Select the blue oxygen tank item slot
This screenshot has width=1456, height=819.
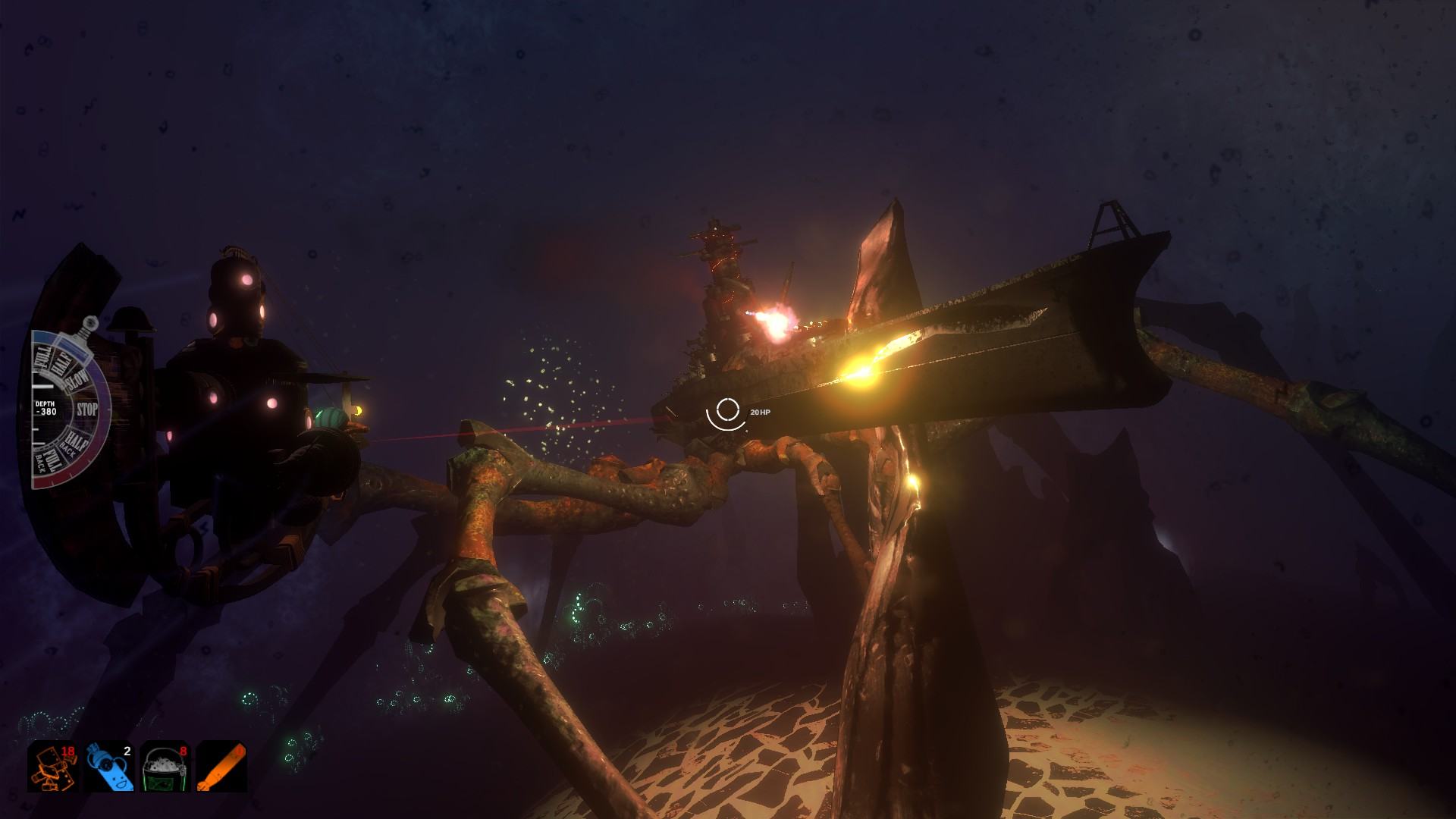pos(109,766)
